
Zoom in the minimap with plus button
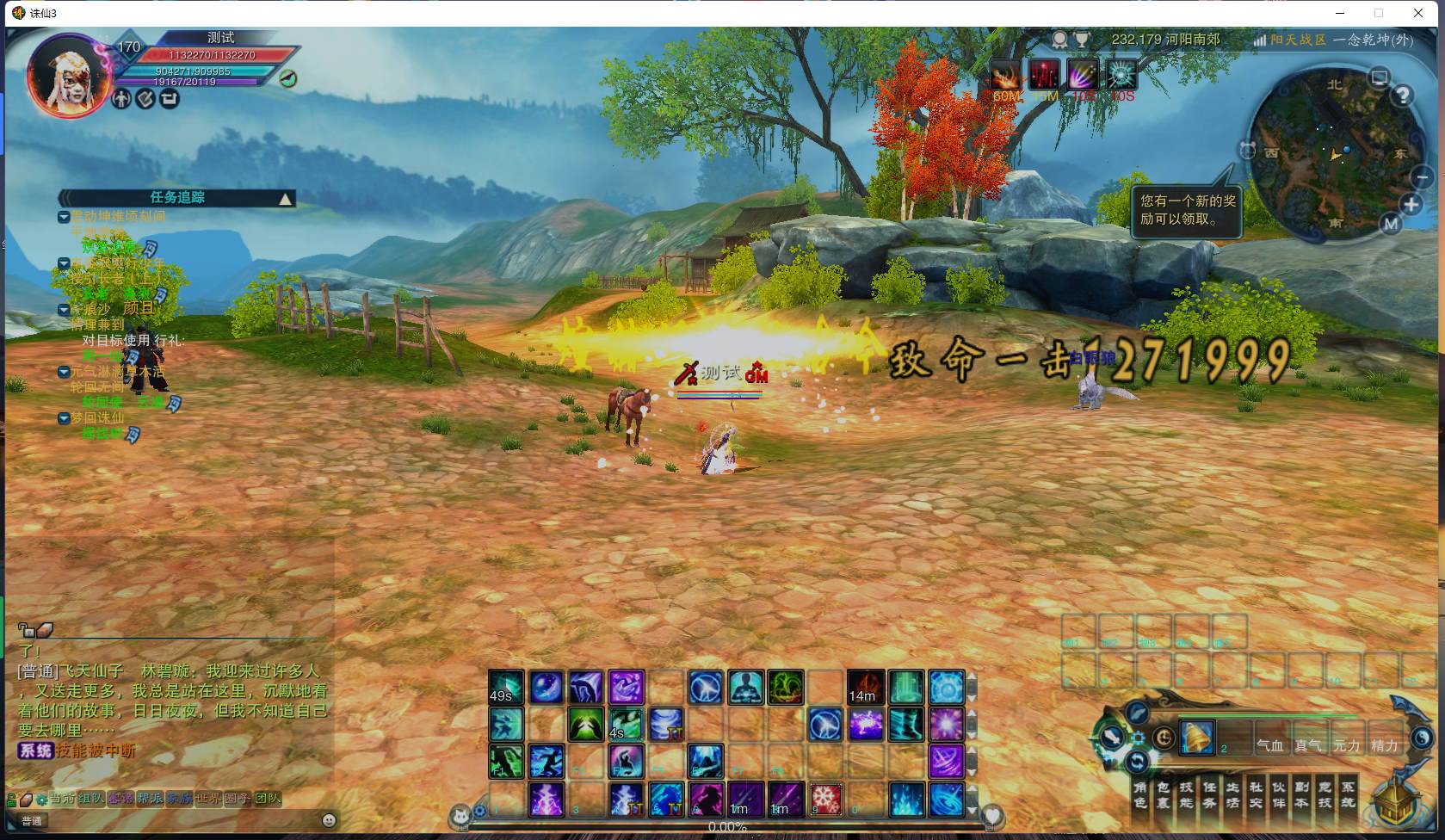[x=1411, y=205]
